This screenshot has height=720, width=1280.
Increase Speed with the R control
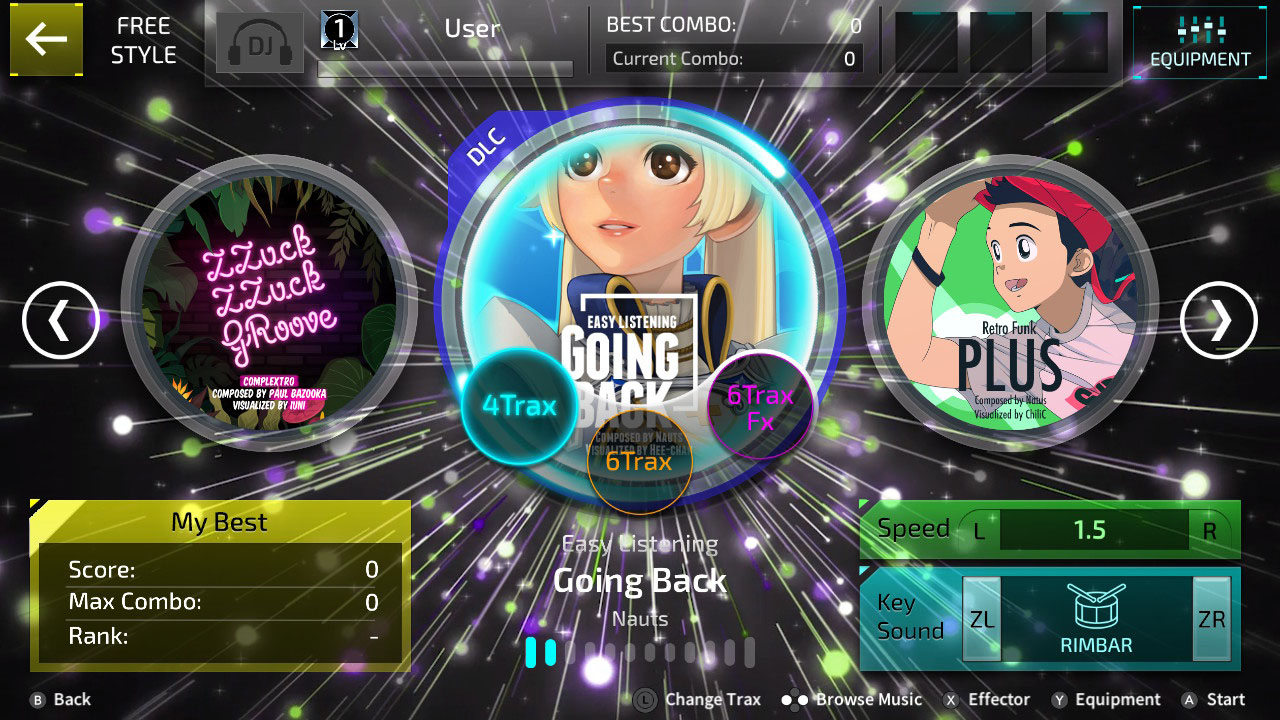pyautogui.click(x=1211, y=530)
